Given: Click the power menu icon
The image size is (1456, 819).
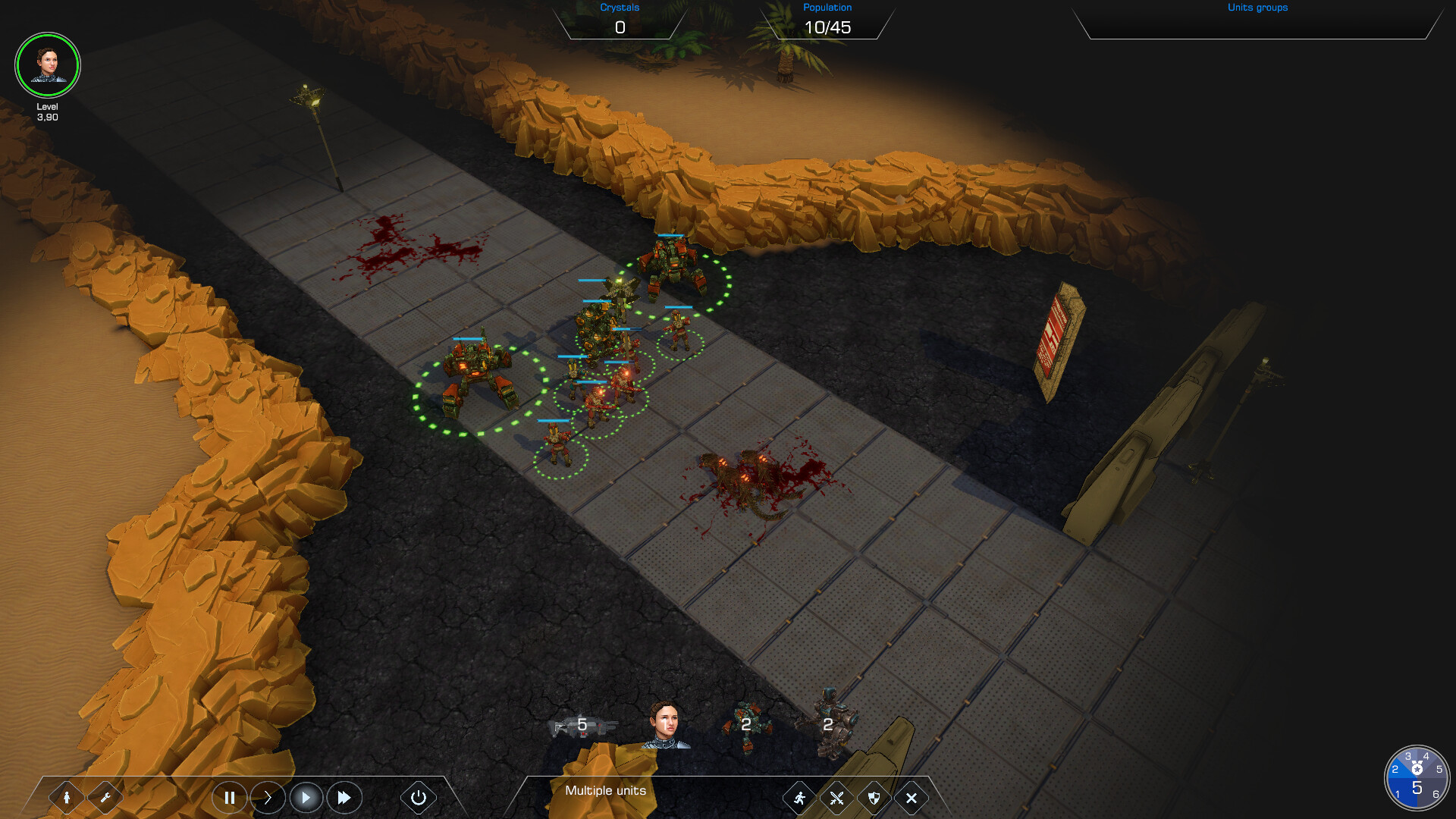Looking at the screenshot, I should [x=418, y=798].
